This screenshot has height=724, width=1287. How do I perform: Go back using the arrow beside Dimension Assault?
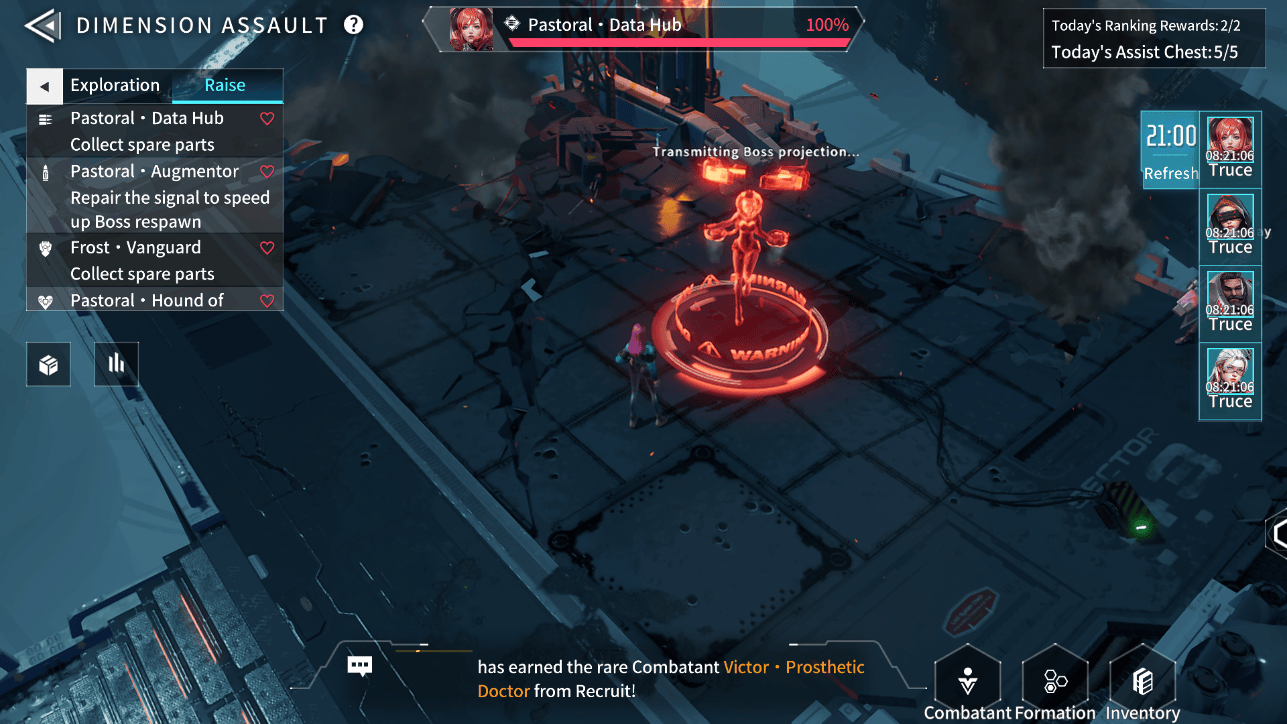(x=42, y=25)
